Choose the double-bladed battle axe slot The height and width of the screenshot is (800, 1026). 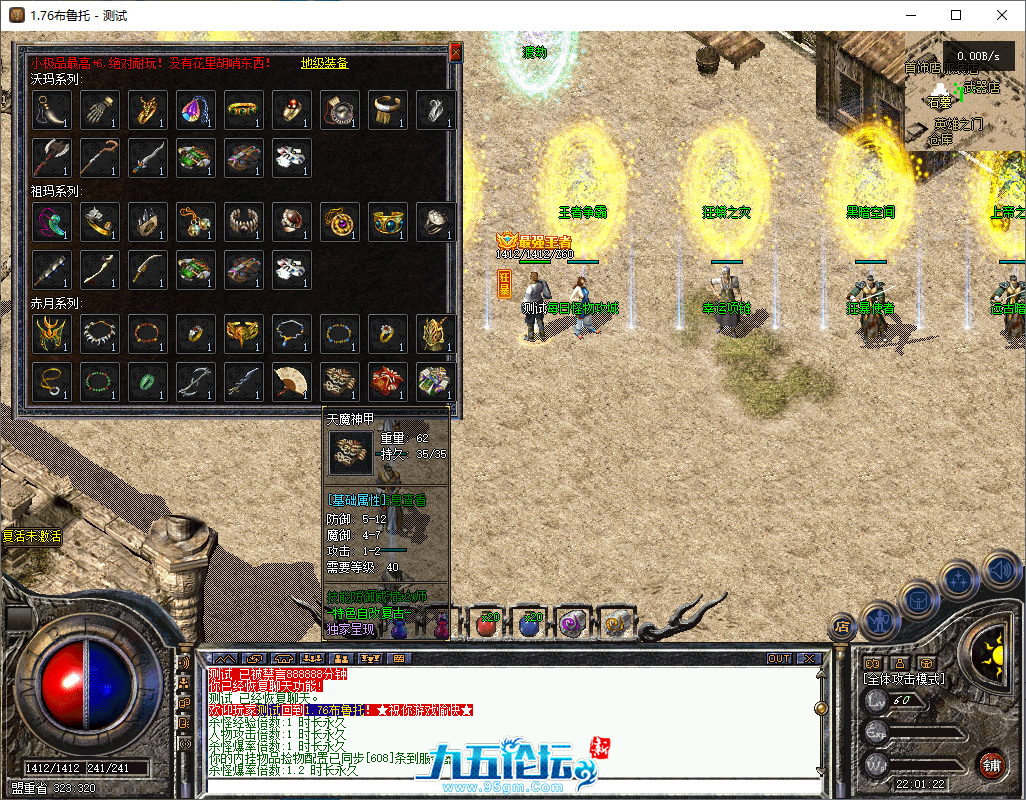point(51,157)
